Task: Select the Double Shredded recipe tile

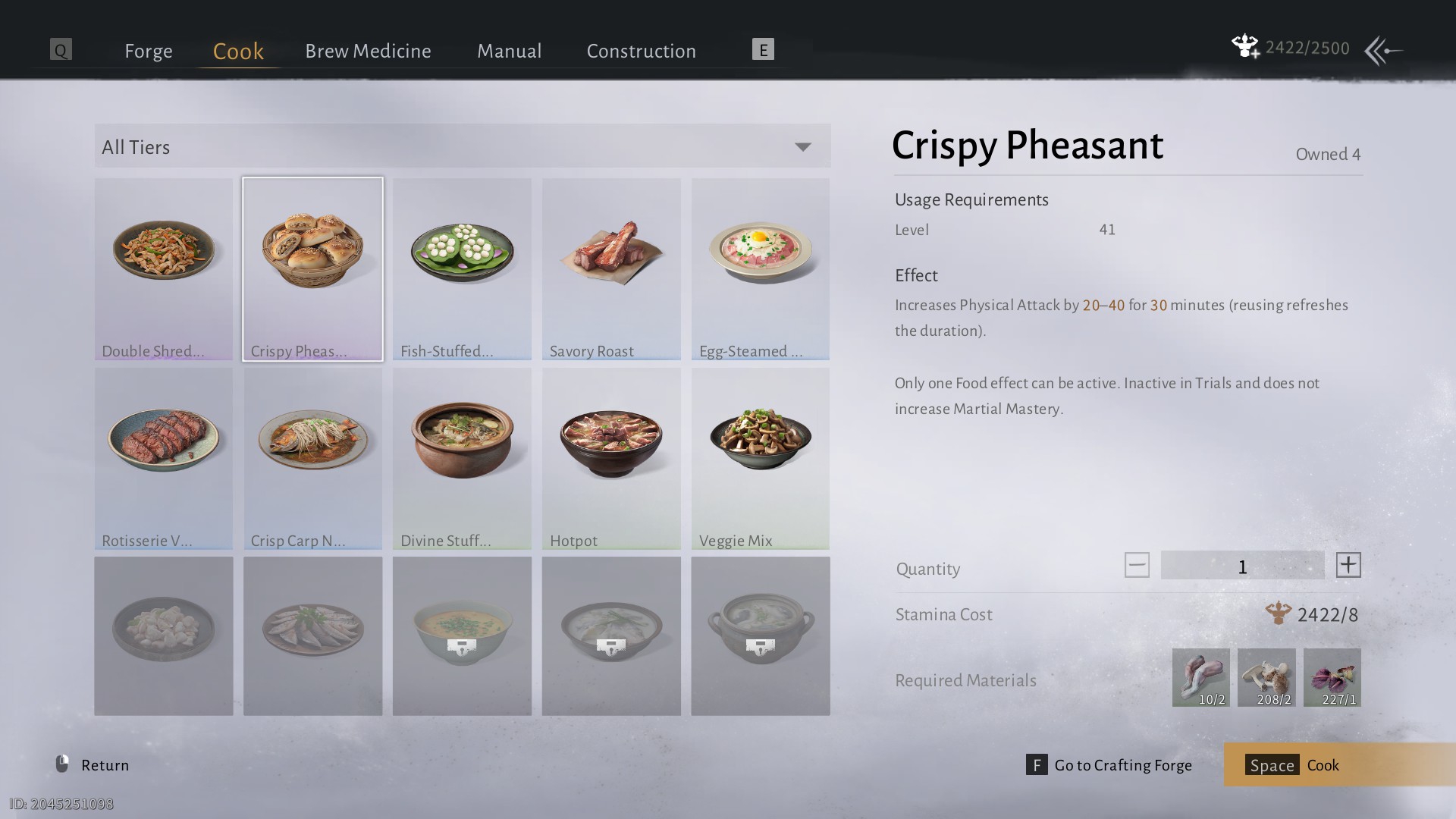Action: [x=164, y=268]
